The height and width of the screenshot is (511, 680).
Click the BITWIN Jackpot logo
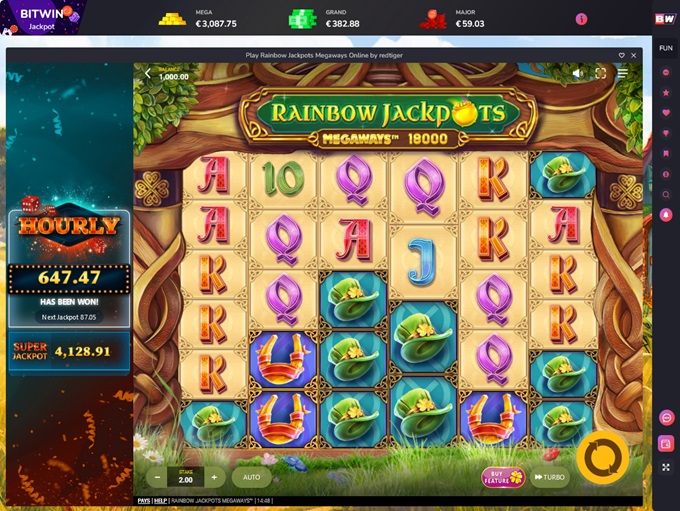[43, 19]
